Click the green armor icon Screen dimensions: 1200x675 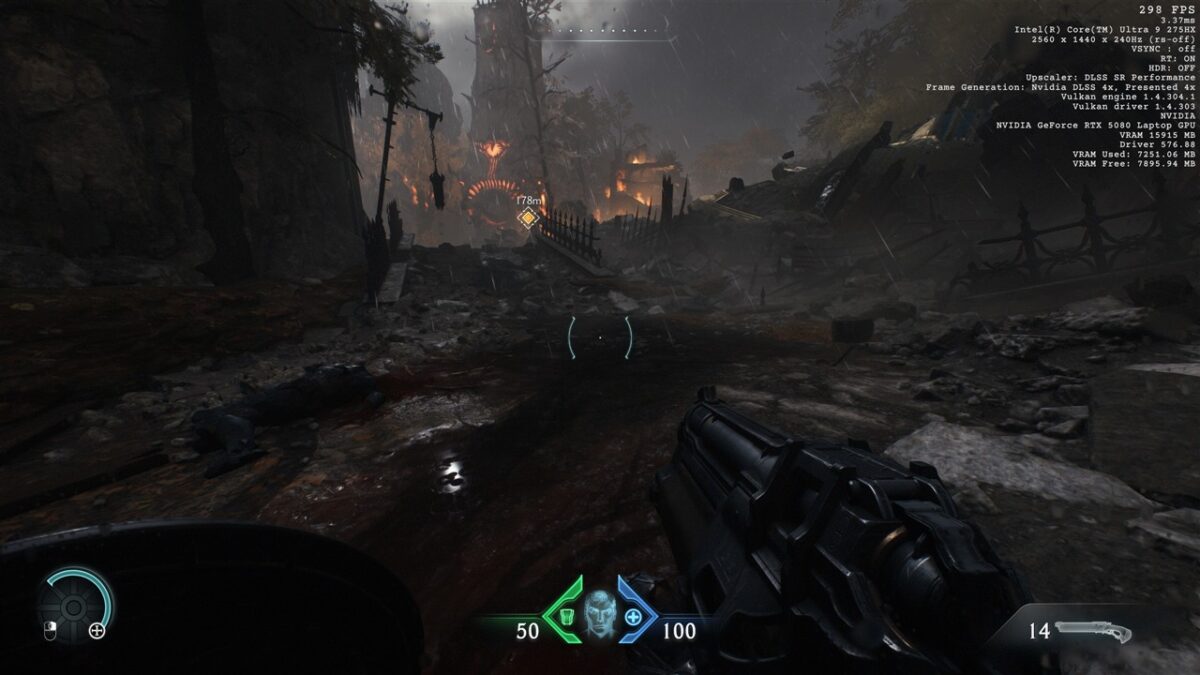[565, 616]
